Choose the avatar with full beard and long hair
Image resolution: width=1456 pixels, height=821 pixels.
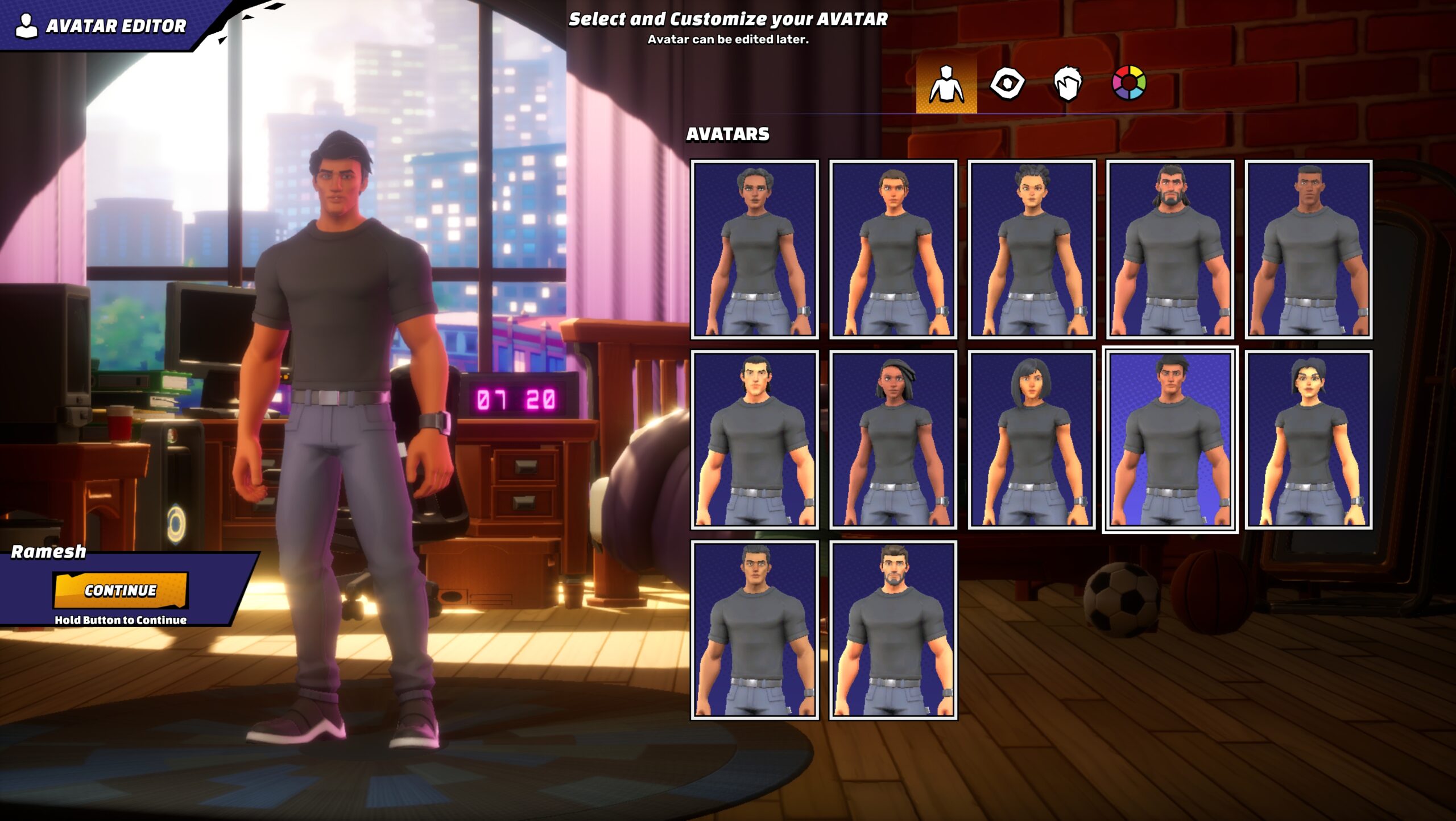1170,249
